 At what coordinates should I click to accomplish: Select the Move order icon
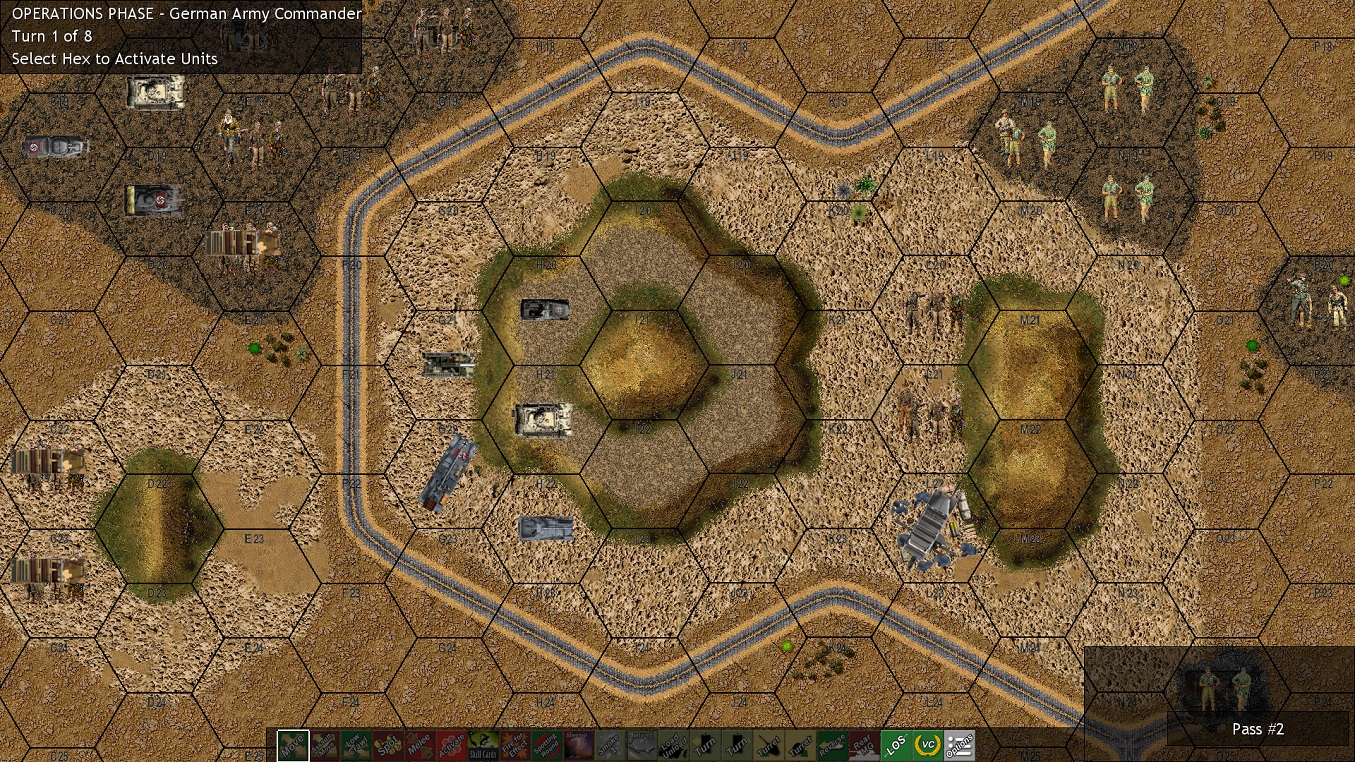pos(291,745)
